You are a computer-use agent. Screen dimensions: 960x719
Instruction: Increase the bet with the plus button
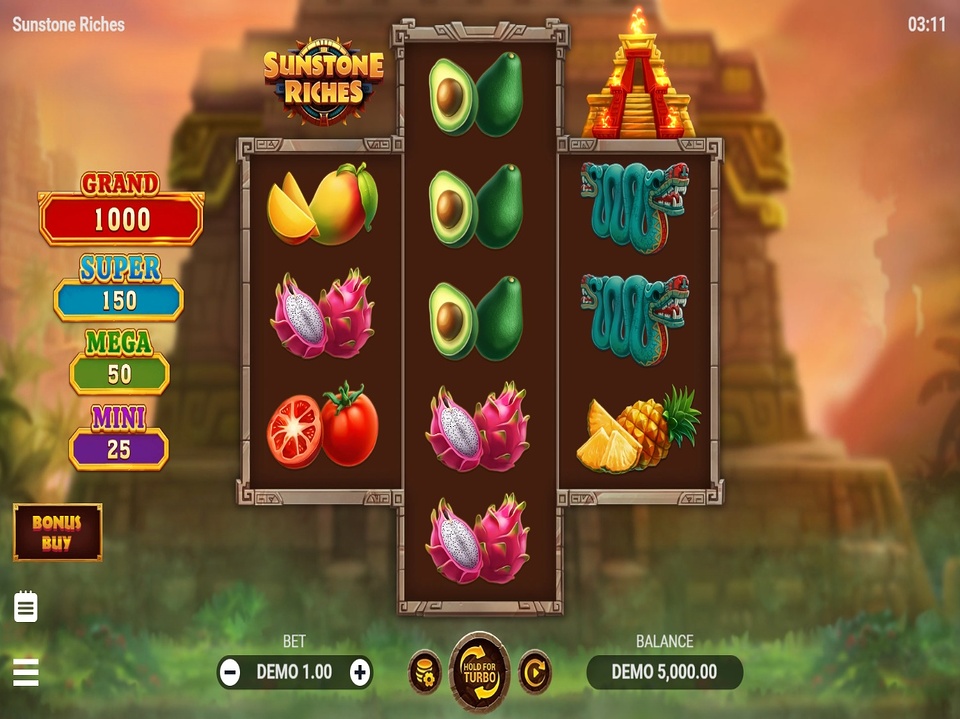click(x=360, y=672)
